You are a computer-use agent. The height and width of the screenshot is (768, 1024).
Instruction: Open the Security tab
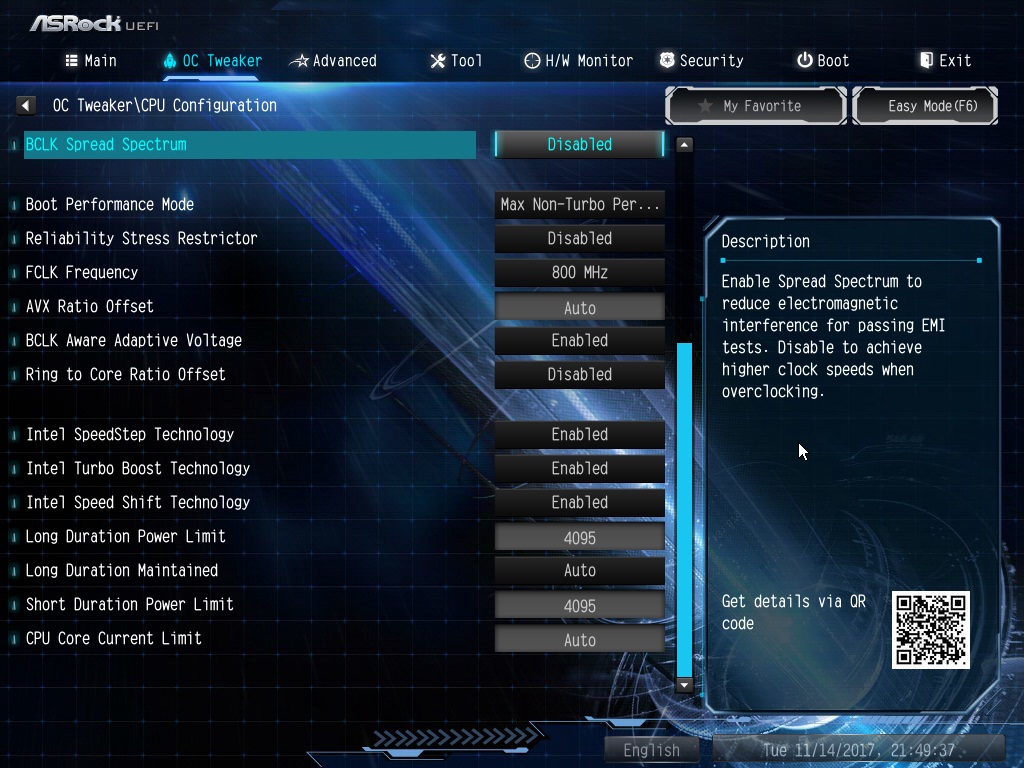tap(701, 61)
